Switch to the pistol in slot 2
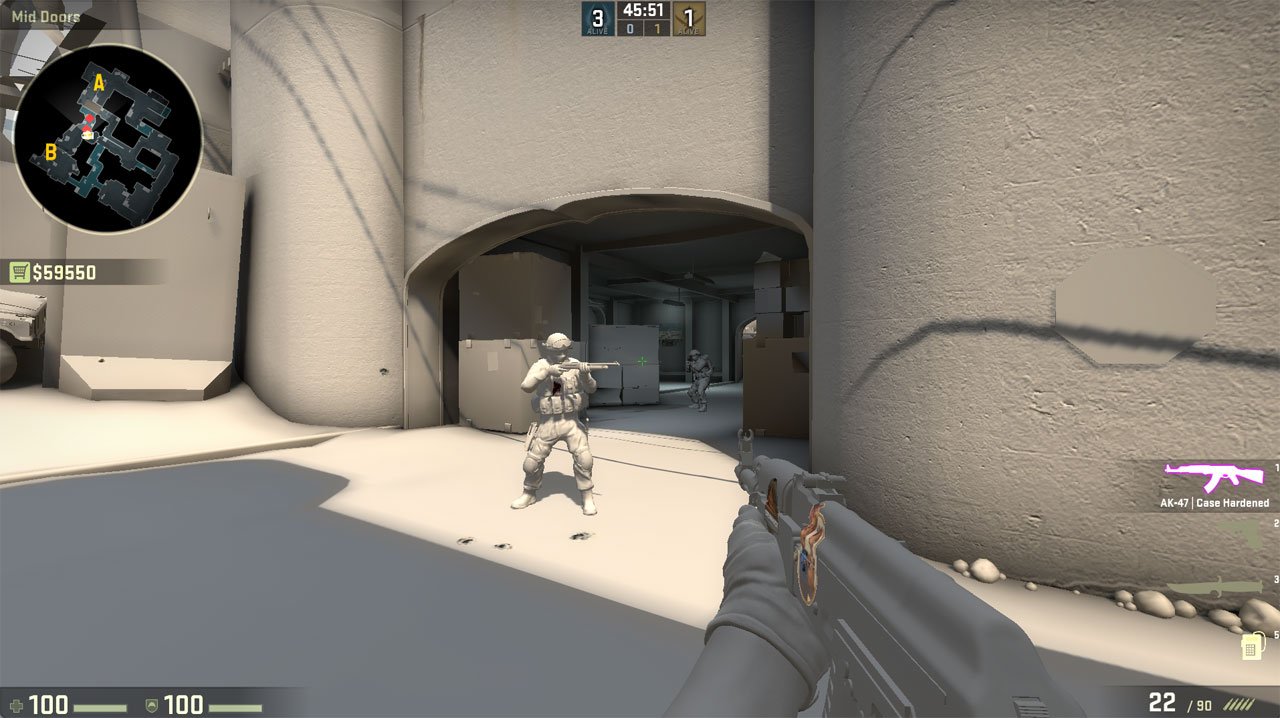This screenshot has width=1280, height=718. point(1241,536)
